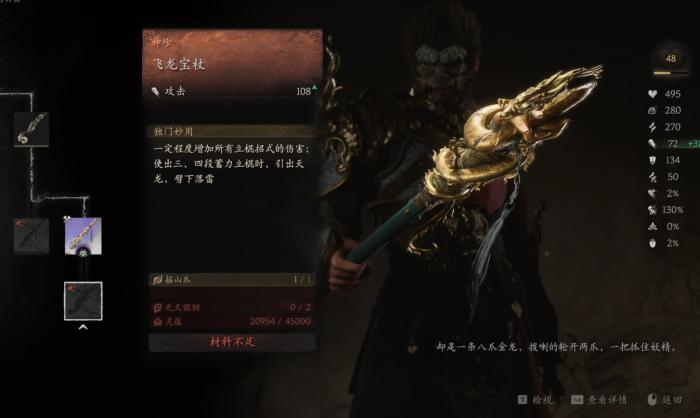This screenshot has height=418, width=700.
Task: Choose the grey staff node at tree top
Action: point(32,130)
